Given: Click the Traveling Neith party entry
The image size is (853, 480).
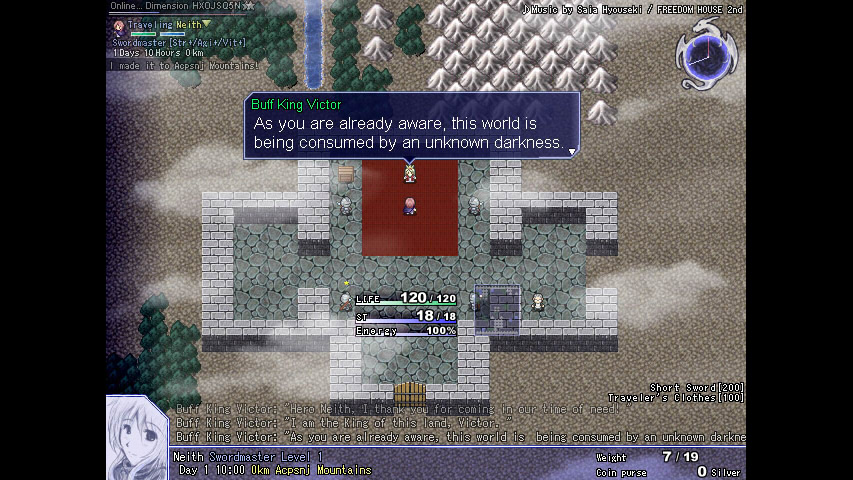Looking at the screenshot, I should [x=160, y=24].
